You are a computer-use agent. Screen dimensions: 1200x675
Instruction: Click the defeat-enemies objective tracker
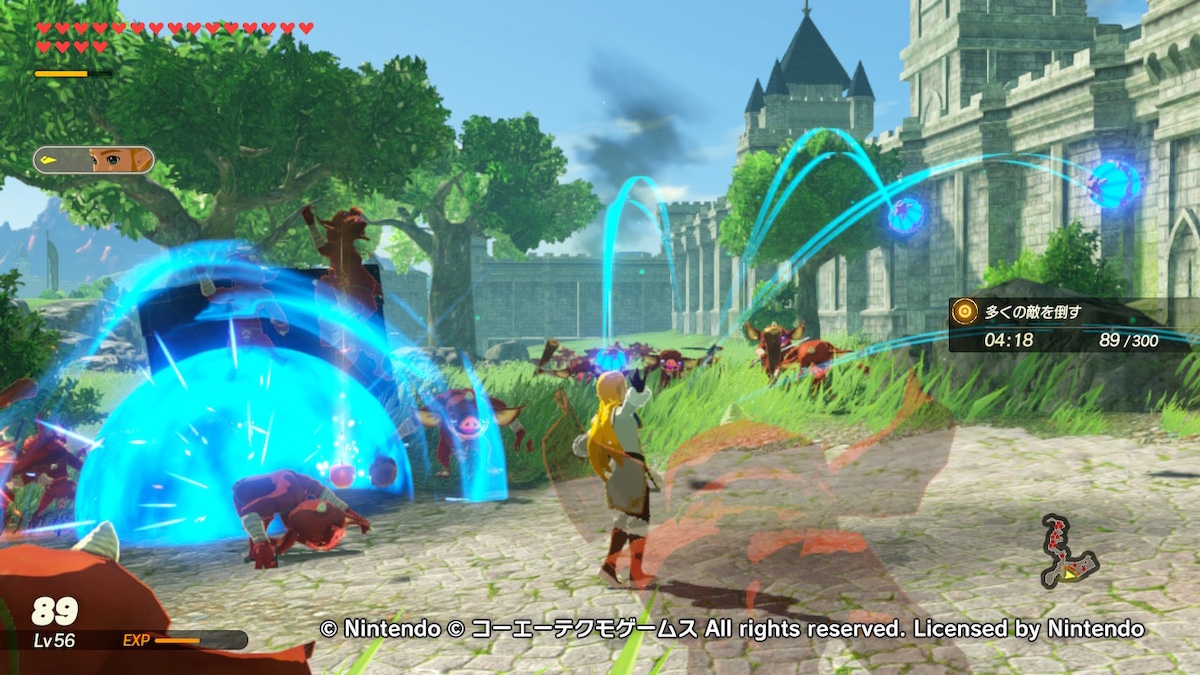1070,325
